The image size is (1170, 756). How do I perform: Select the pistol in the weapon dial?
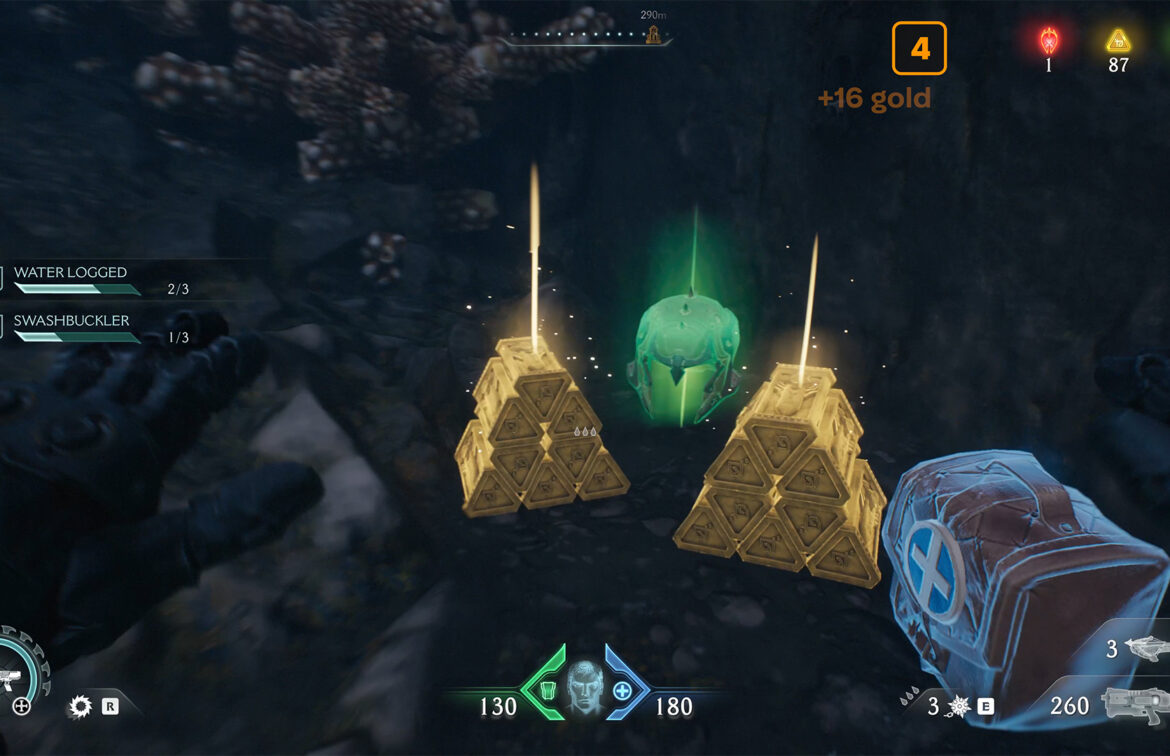[x=12, y=681]
